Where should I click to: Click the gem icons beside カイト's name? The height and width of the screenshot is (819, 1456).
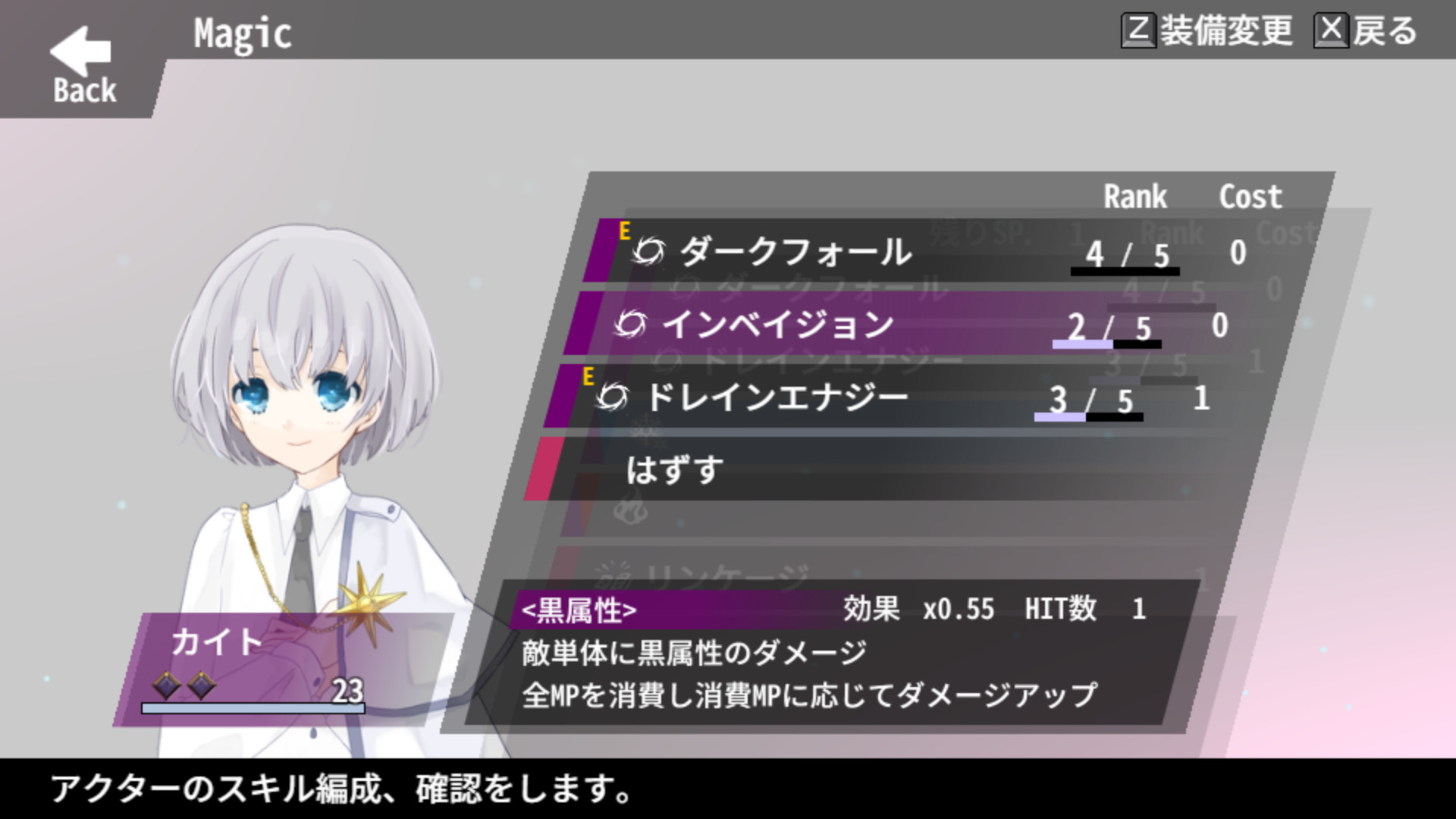(182, 682)
